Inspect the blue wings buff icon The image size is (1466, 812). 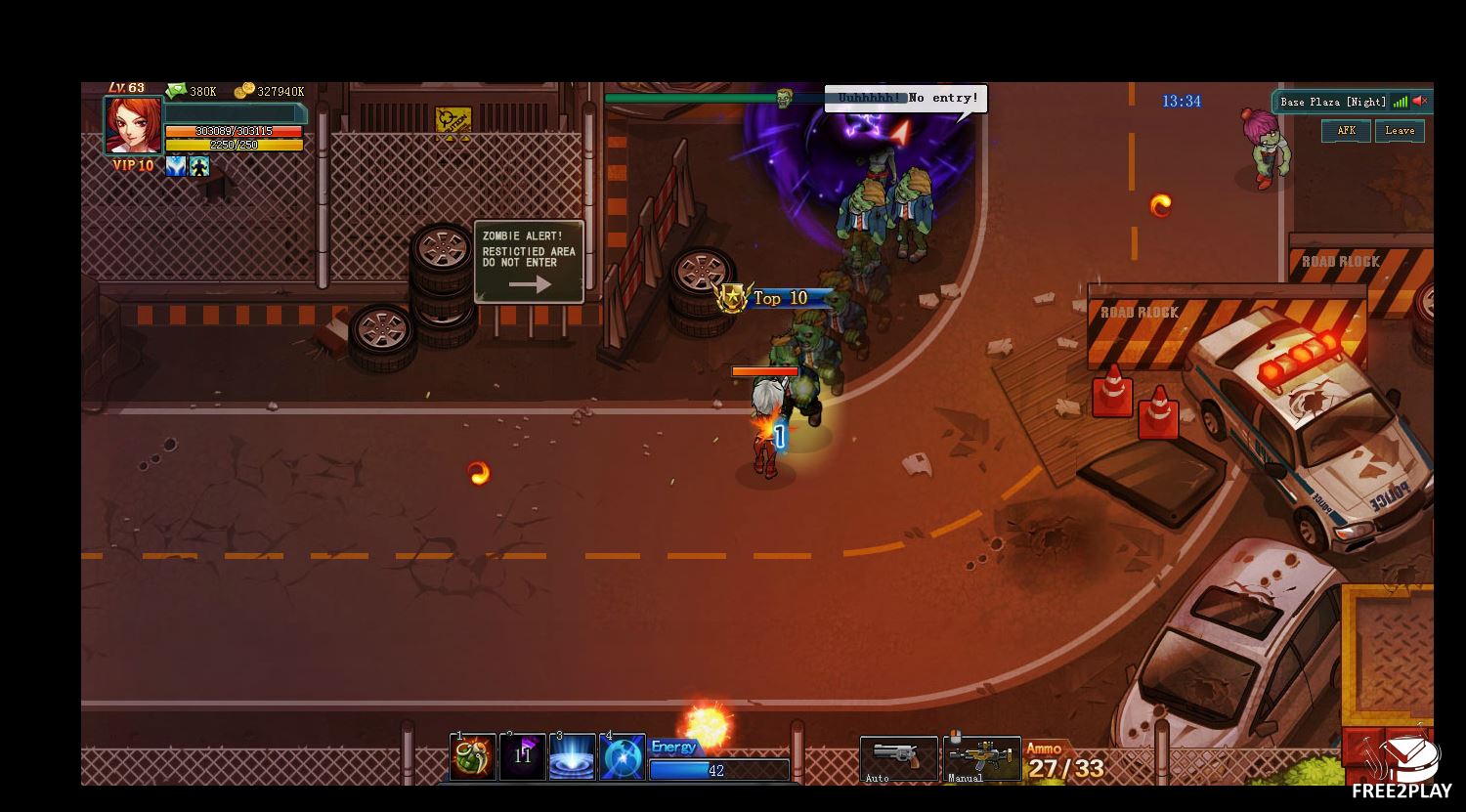click(x=176, y=166)
